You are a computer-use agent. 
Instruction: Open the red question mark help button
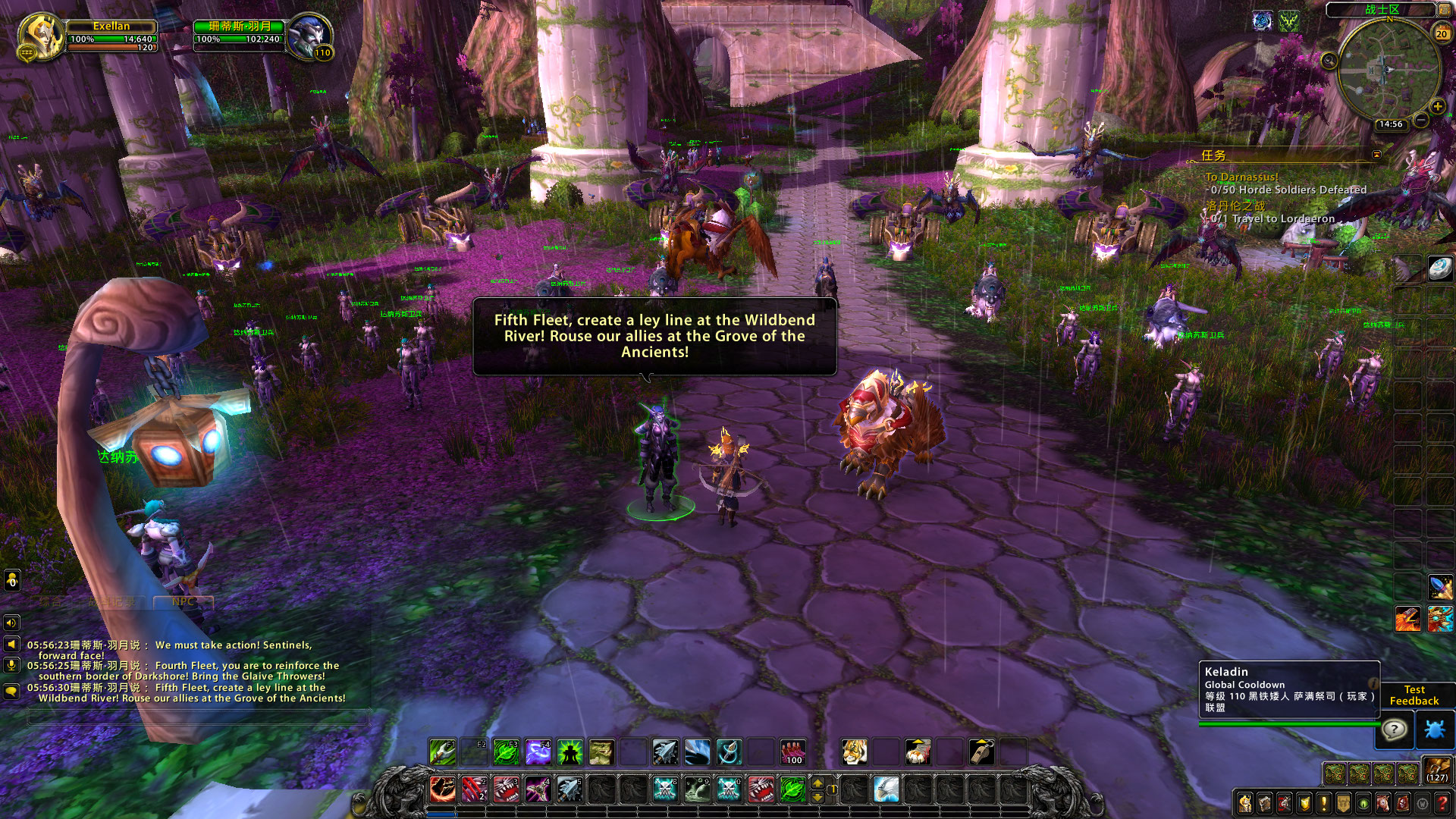[x=1444, y=803]
